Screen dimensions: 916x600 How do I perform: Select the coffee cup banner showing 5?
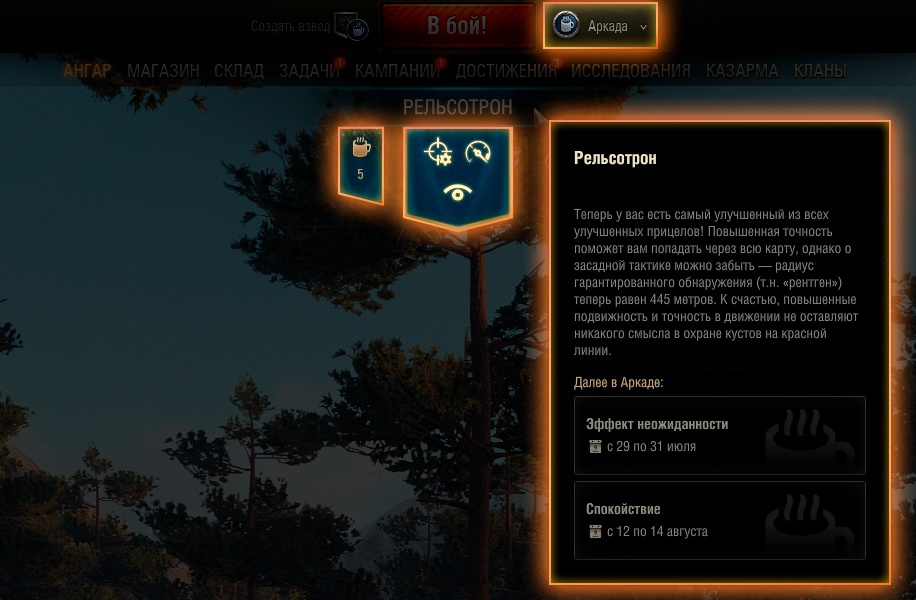click(x=360, y=163)
